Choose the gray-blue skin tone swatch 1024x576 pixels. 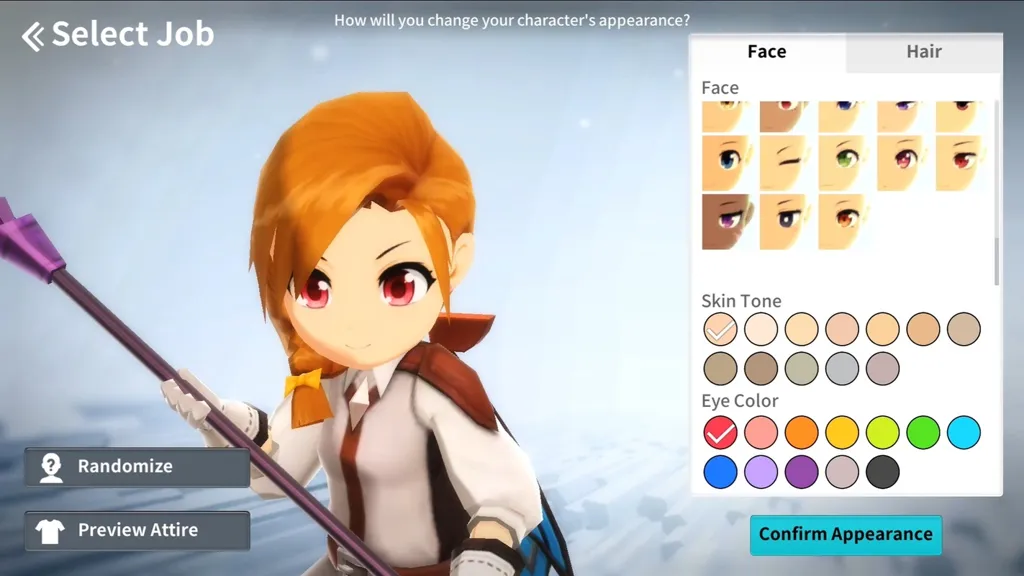[842, 368]
